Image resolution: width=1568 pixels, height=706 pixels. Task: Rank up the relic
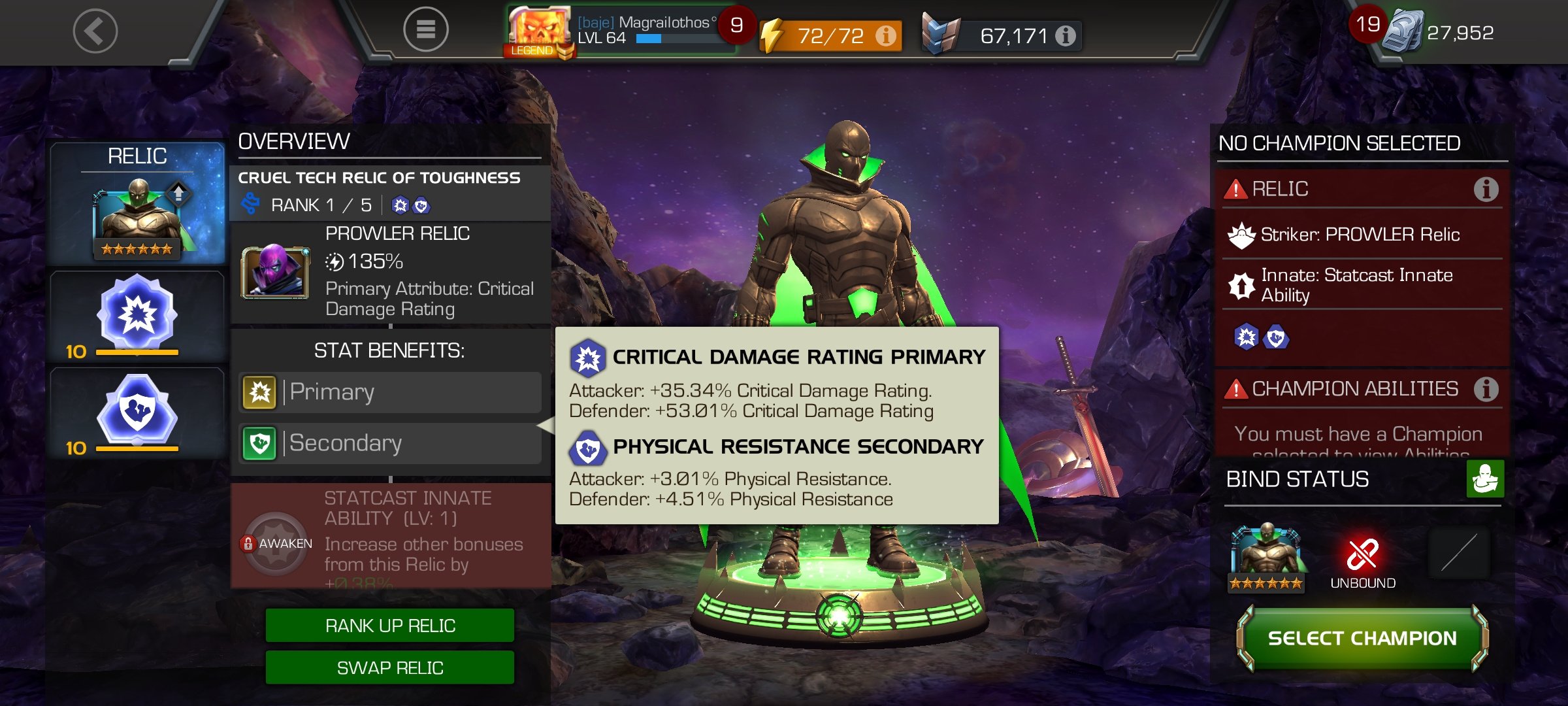click(390, 626)
